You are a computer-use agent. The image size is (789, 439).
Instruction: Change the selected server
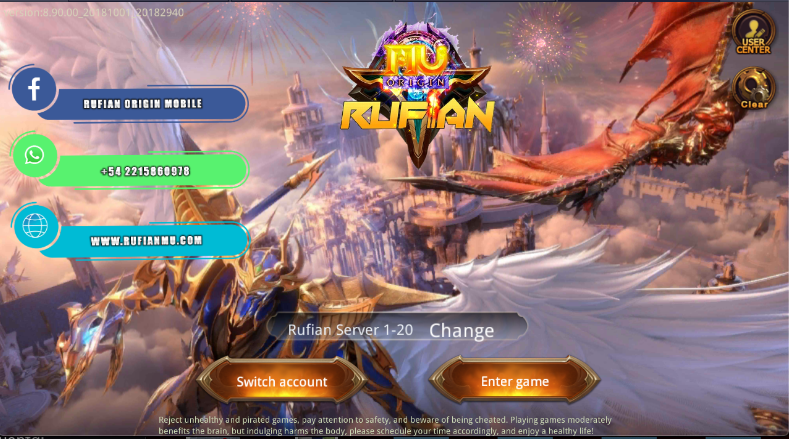point(461,330)
